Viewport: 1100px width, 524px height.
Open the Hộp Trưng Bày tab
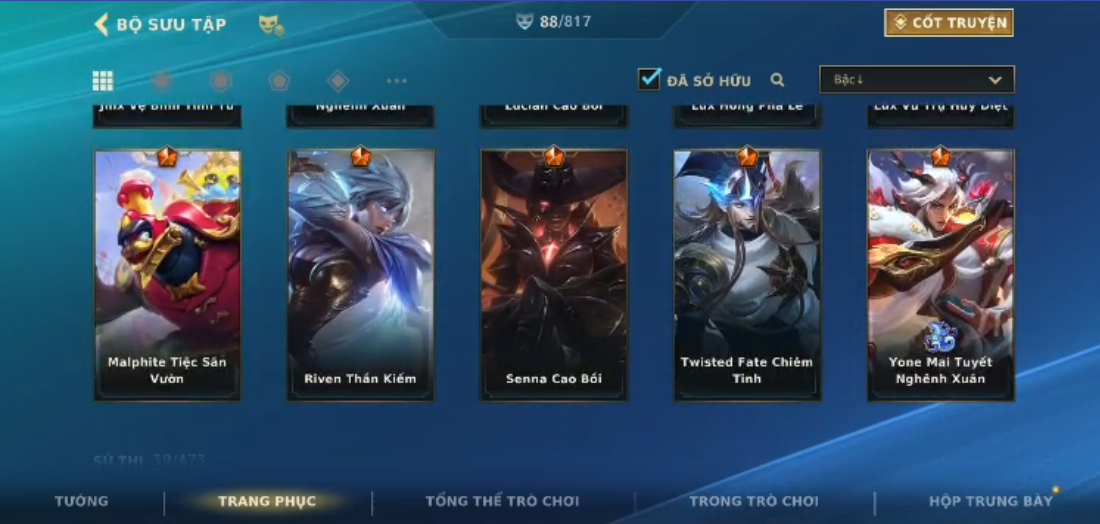(990, 501)
